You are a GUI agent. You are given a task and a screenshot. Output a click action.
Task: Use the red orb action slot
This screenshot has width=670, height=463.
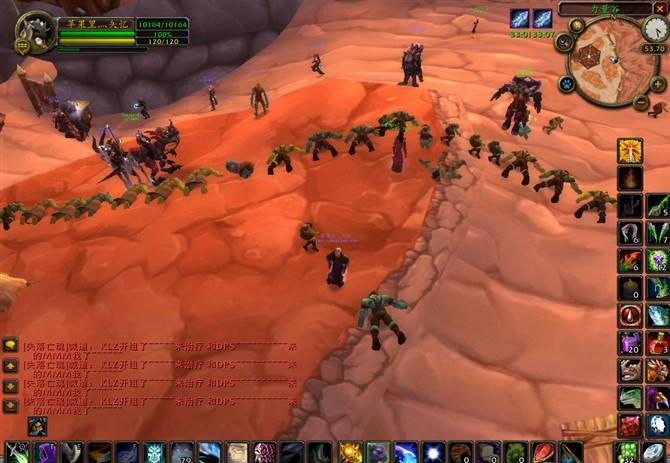[630, 315]
